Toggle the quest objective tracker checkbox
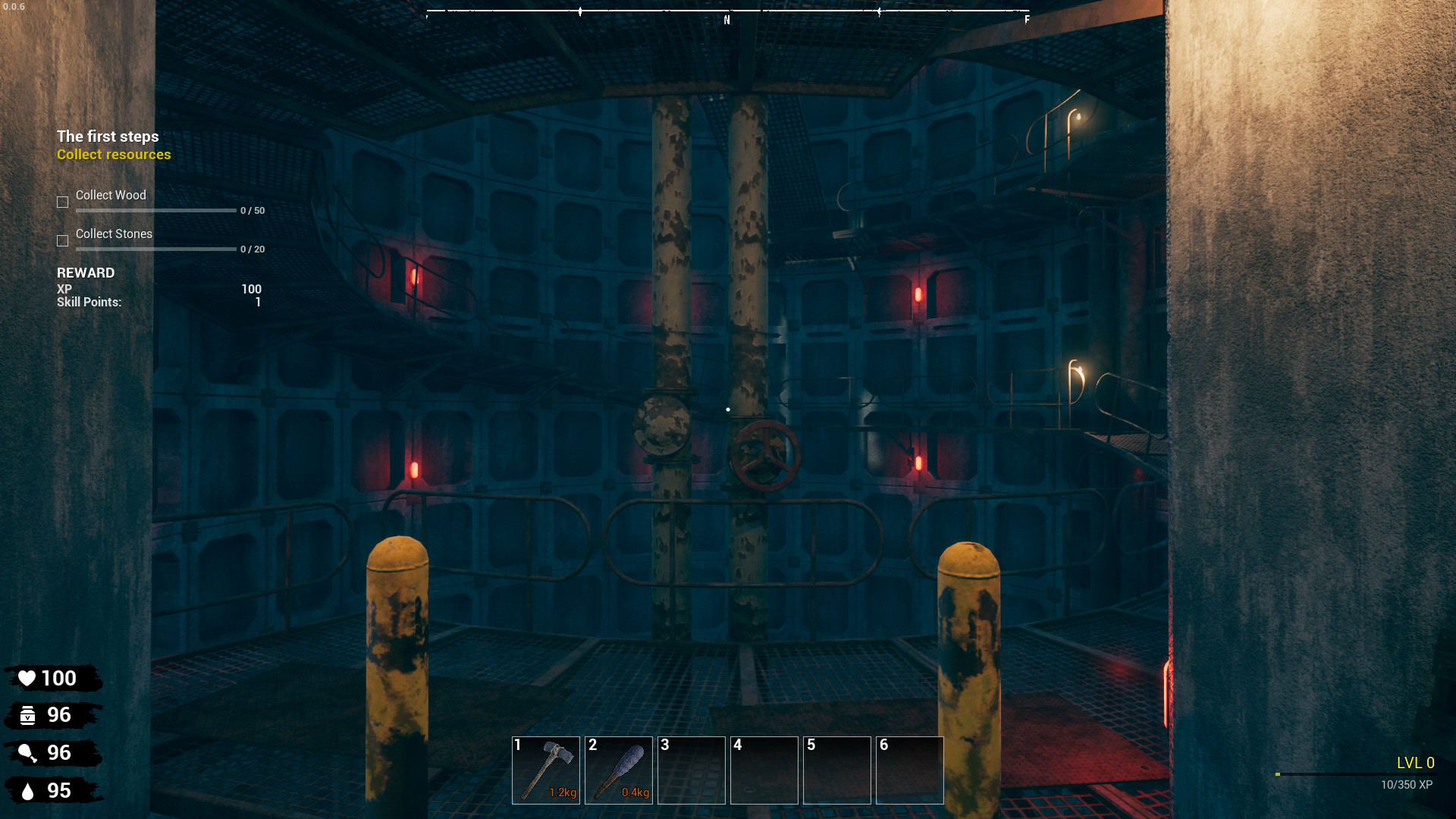 [x=62, y=202]
